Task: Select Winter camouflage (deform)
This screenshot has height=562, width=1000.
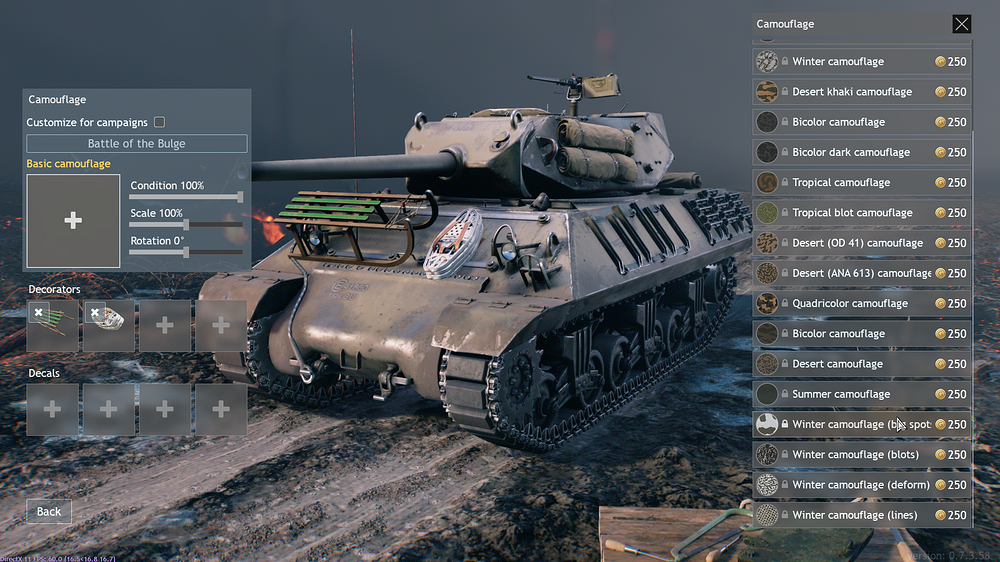Action: [860, 485]
